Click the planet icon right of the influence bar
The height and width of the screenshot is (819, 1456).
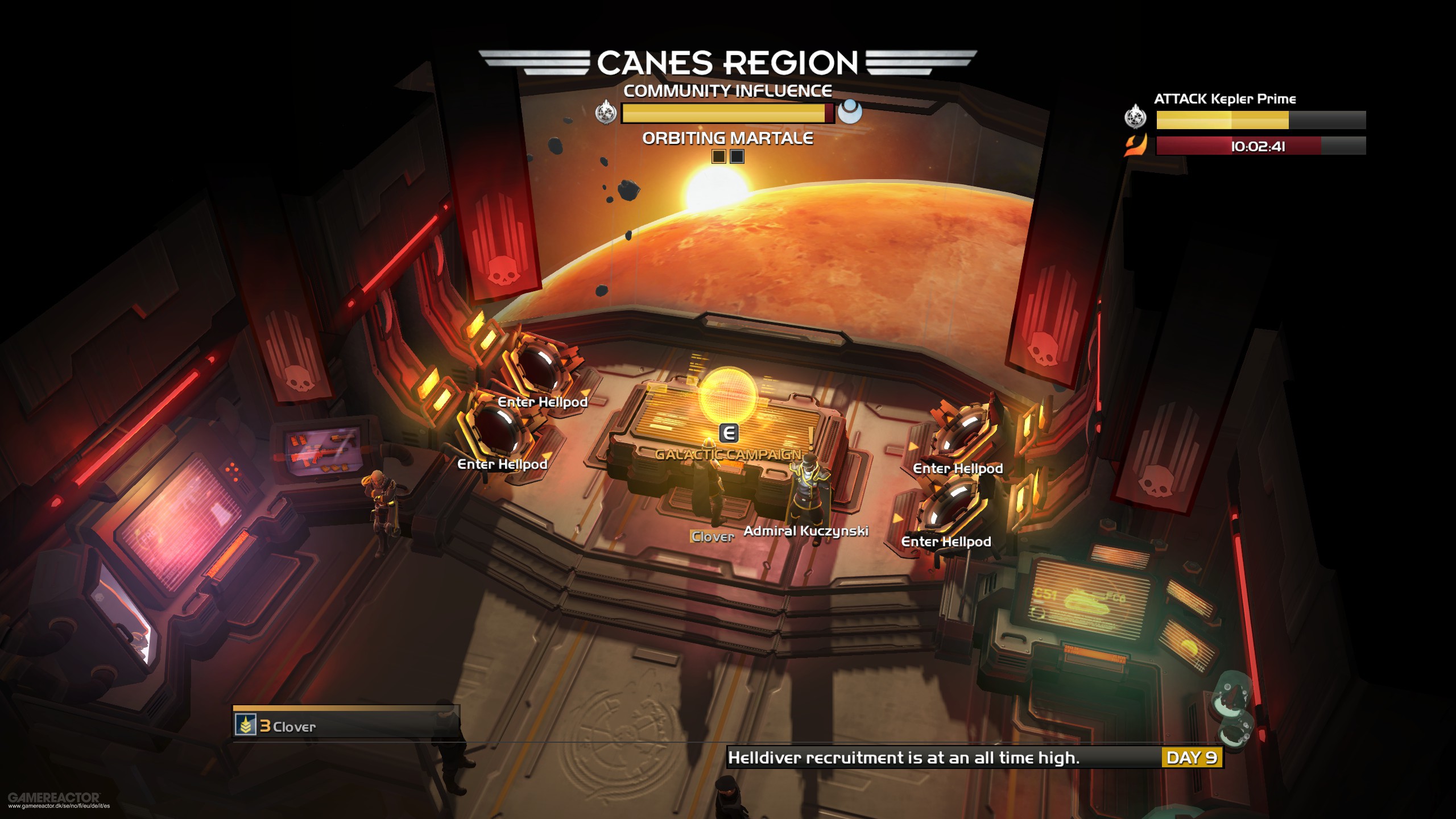[850, 112]
